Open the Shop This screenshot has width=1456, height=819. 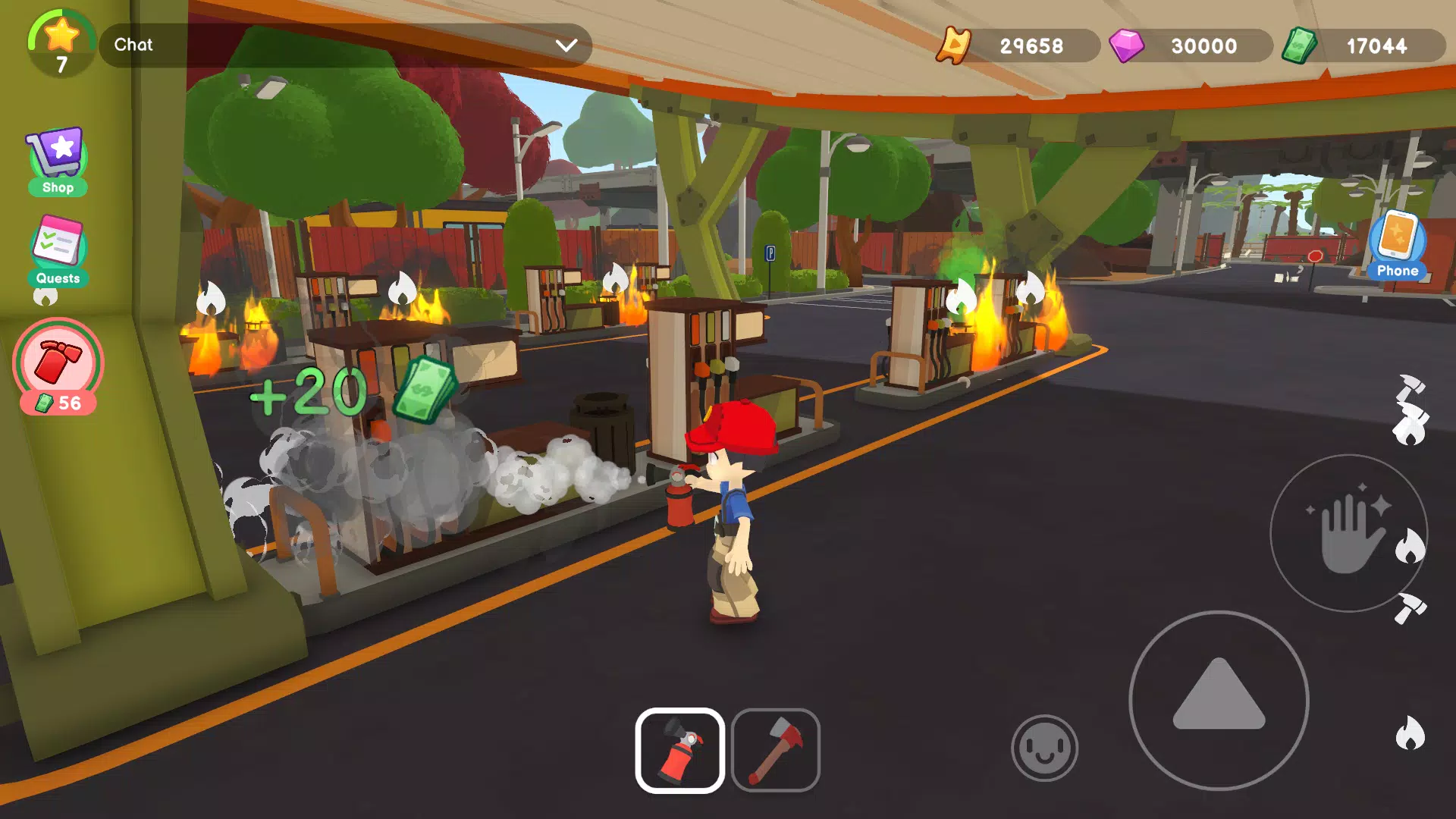[x=58, y=155]
